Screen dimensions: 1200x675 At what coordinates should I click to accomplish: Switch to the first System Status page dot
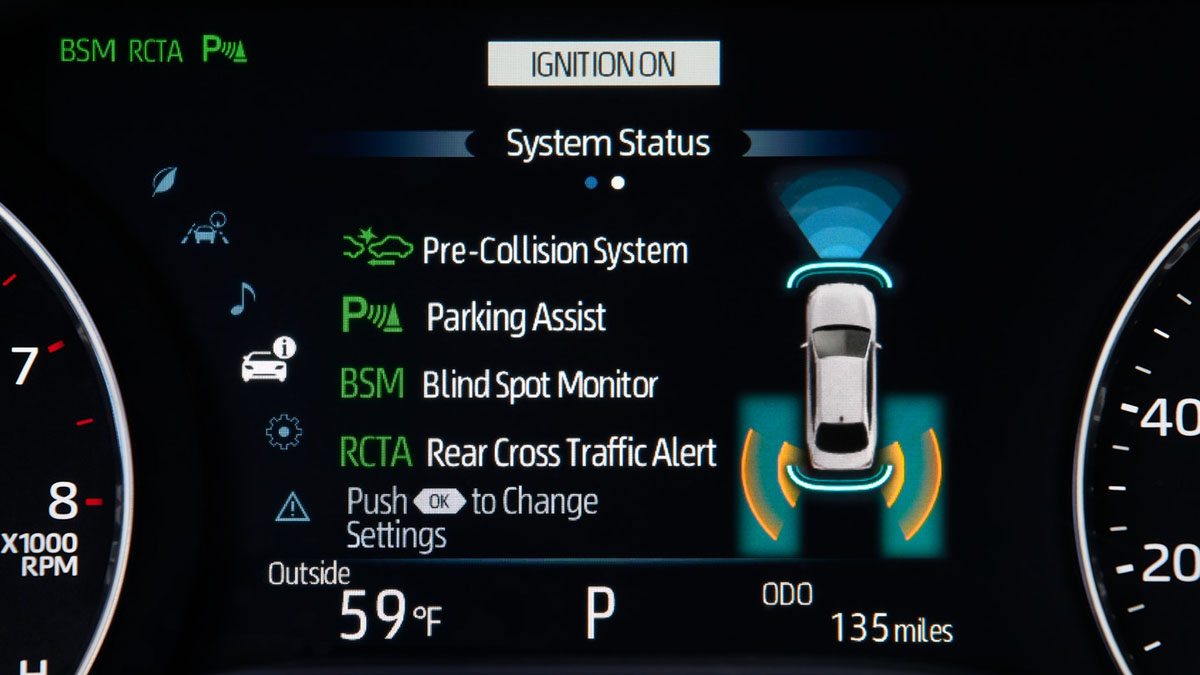point(591,183)
